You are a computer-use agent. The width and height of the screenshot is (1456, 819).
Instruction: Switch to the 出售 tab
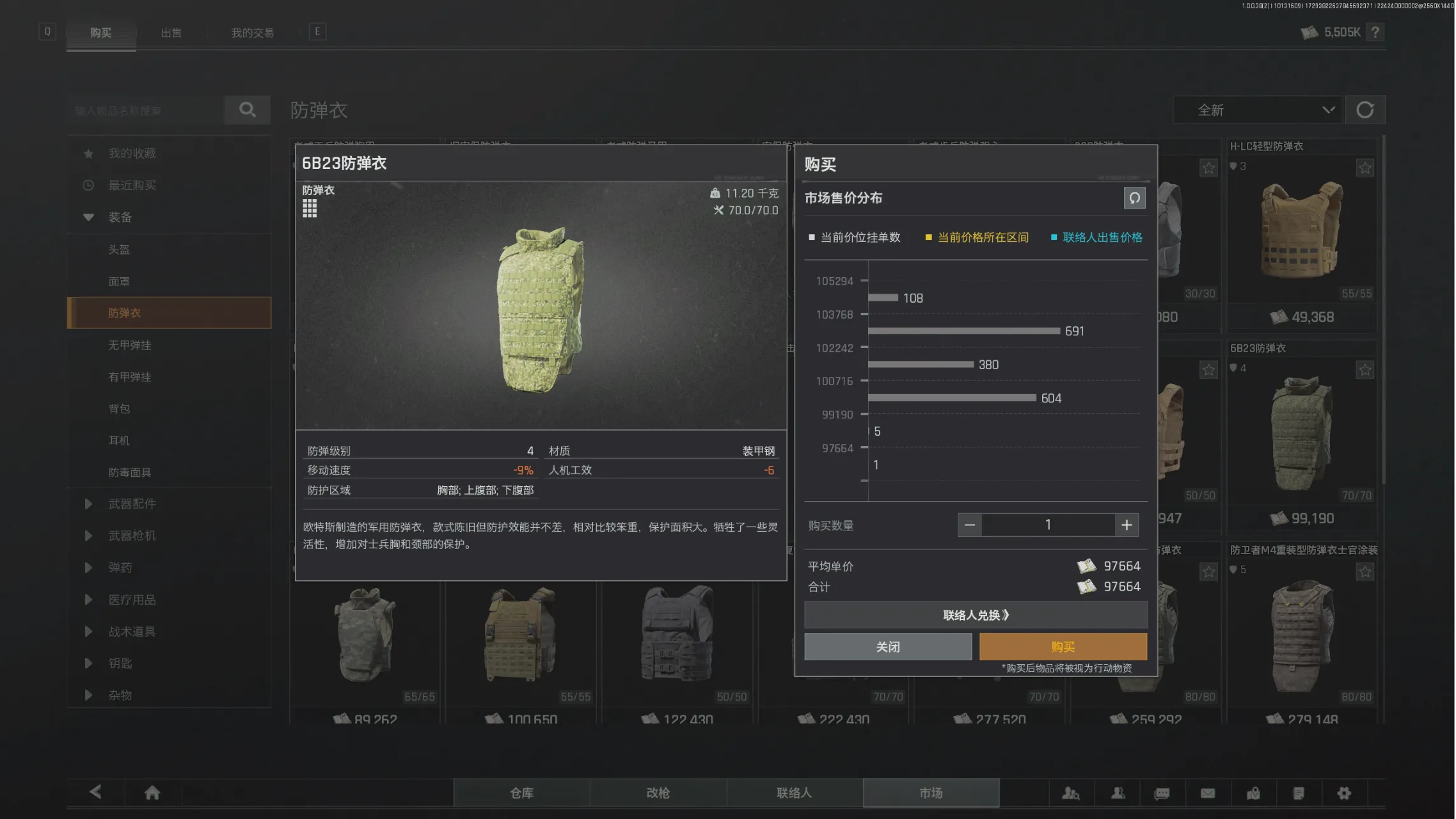[171, 33]
